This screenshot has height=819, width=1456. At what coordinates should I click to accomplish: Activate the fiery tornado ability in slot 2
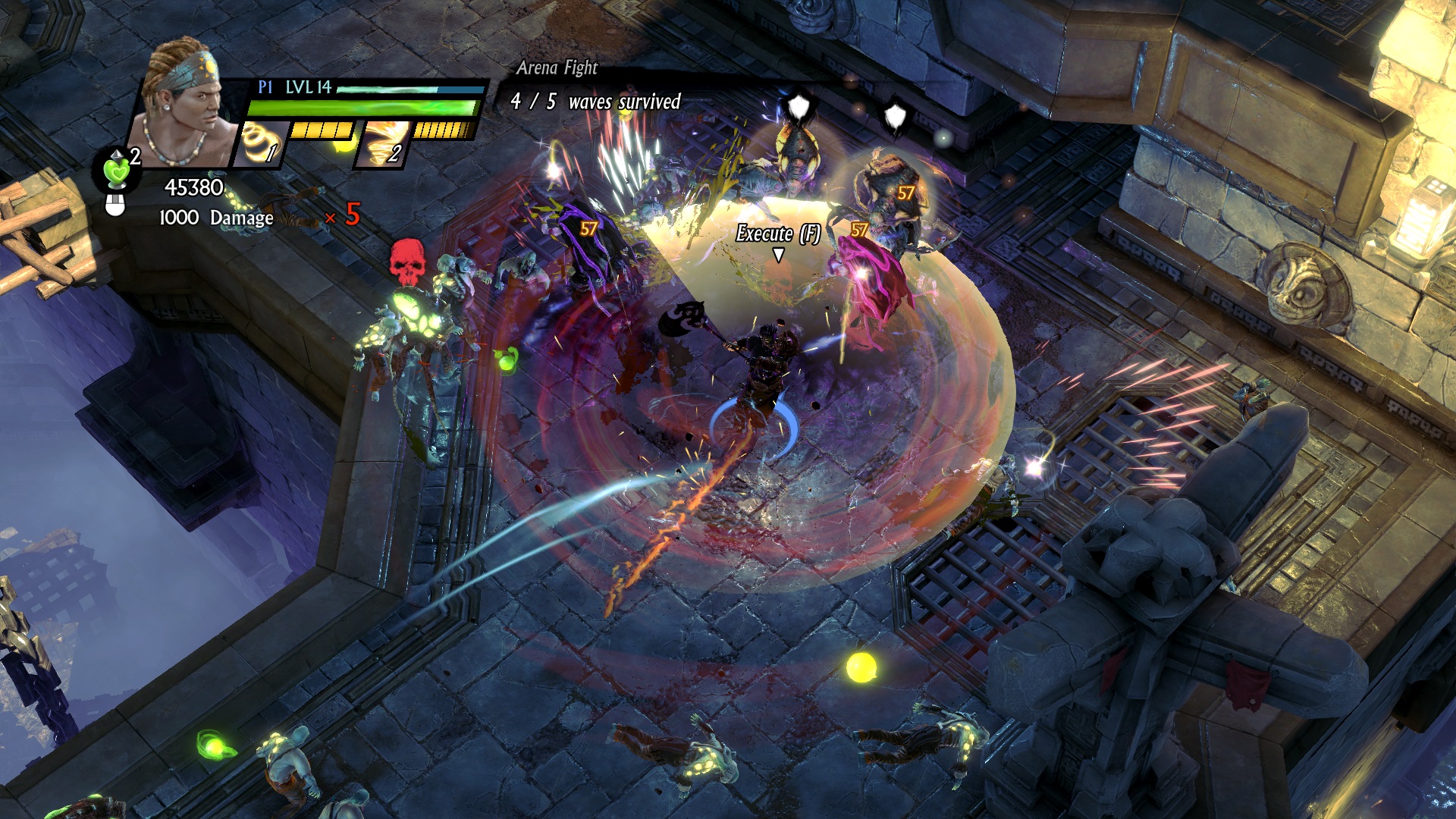[383, 143]
